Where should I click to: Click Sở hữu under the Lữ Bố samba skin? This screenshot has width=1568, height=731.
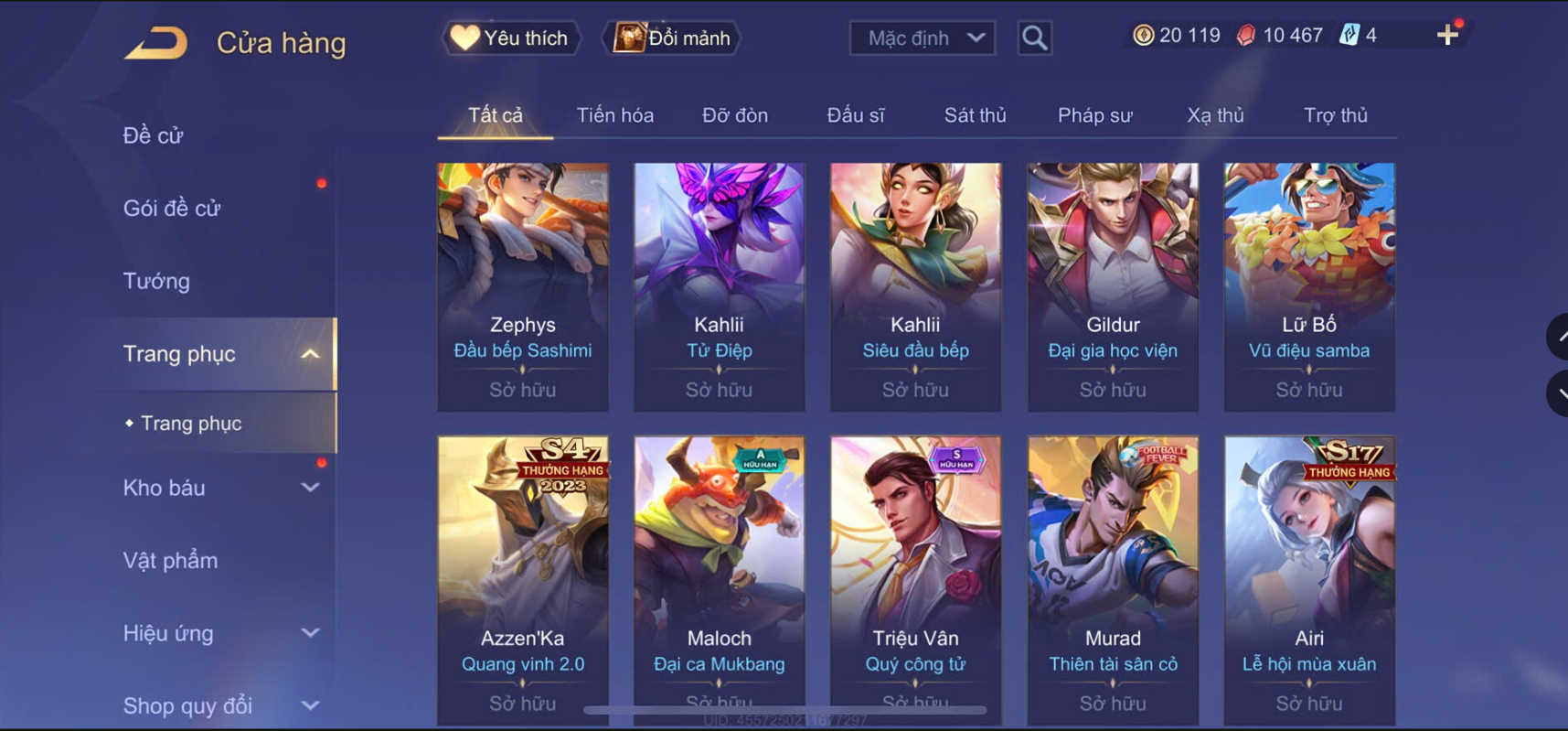pos(1308,389)
